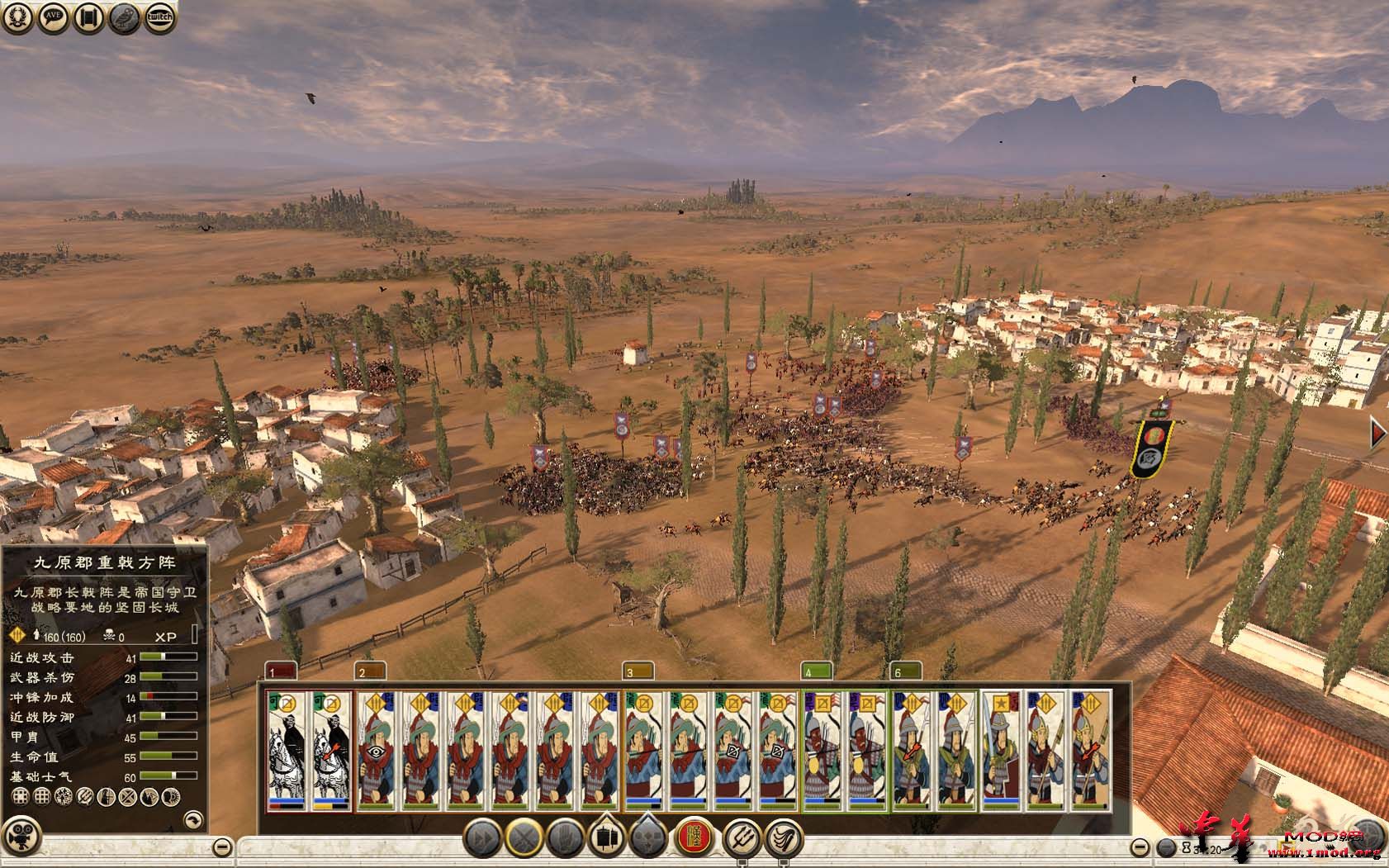Open the AVE chat bubble
Screen dimensions: 1389x868
53,17
